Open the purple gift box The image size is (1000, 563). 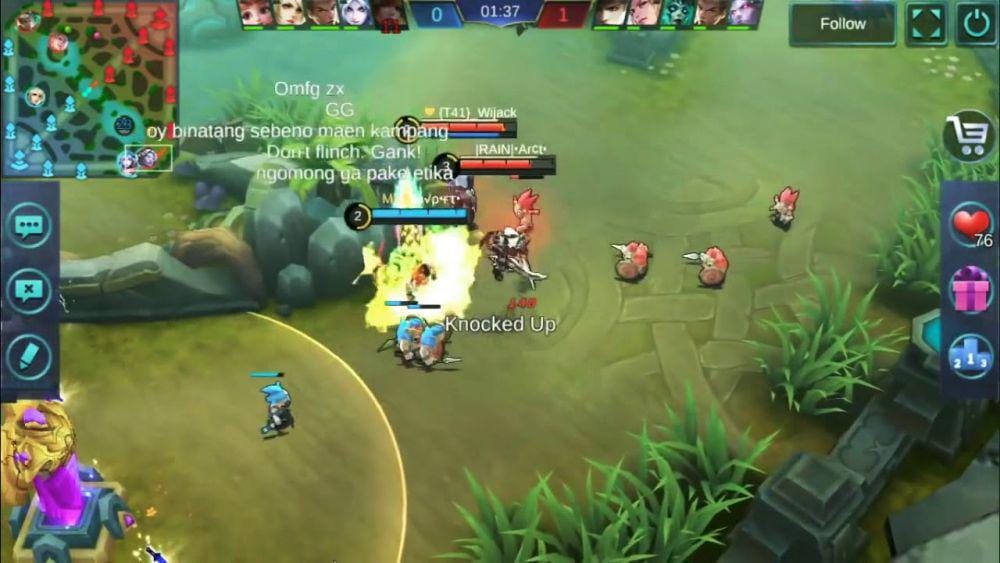coord(969,290)
